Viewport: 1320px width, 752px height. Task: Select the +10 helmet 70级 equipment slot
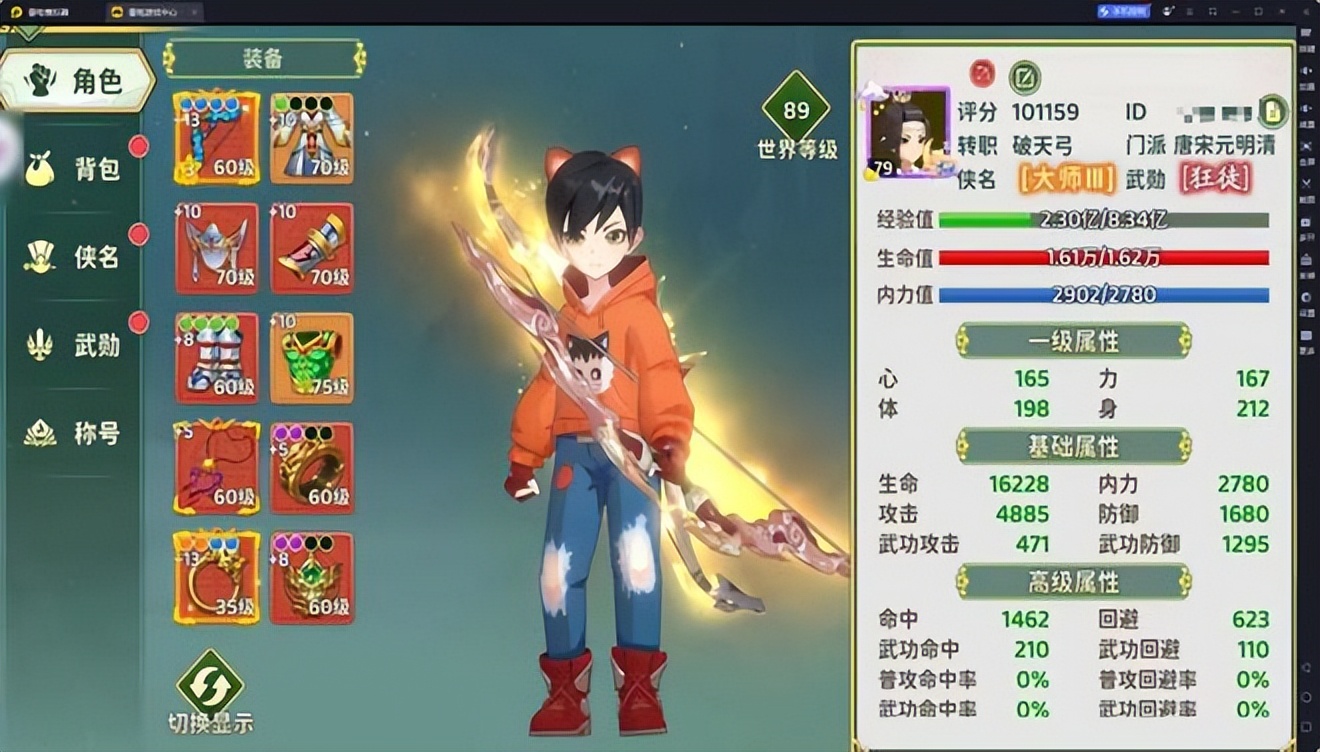click(x=215, y=248)
